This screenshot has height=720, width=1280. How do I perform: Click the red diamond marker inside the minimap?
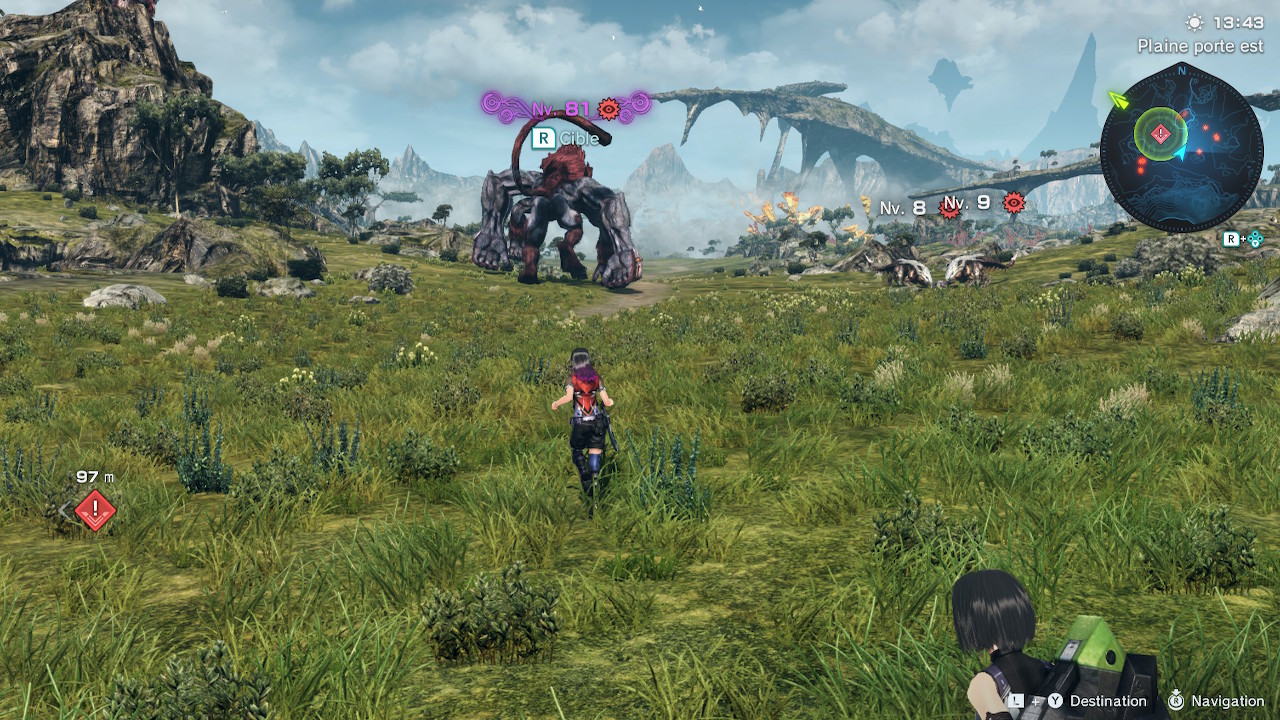pos(1160,133)
